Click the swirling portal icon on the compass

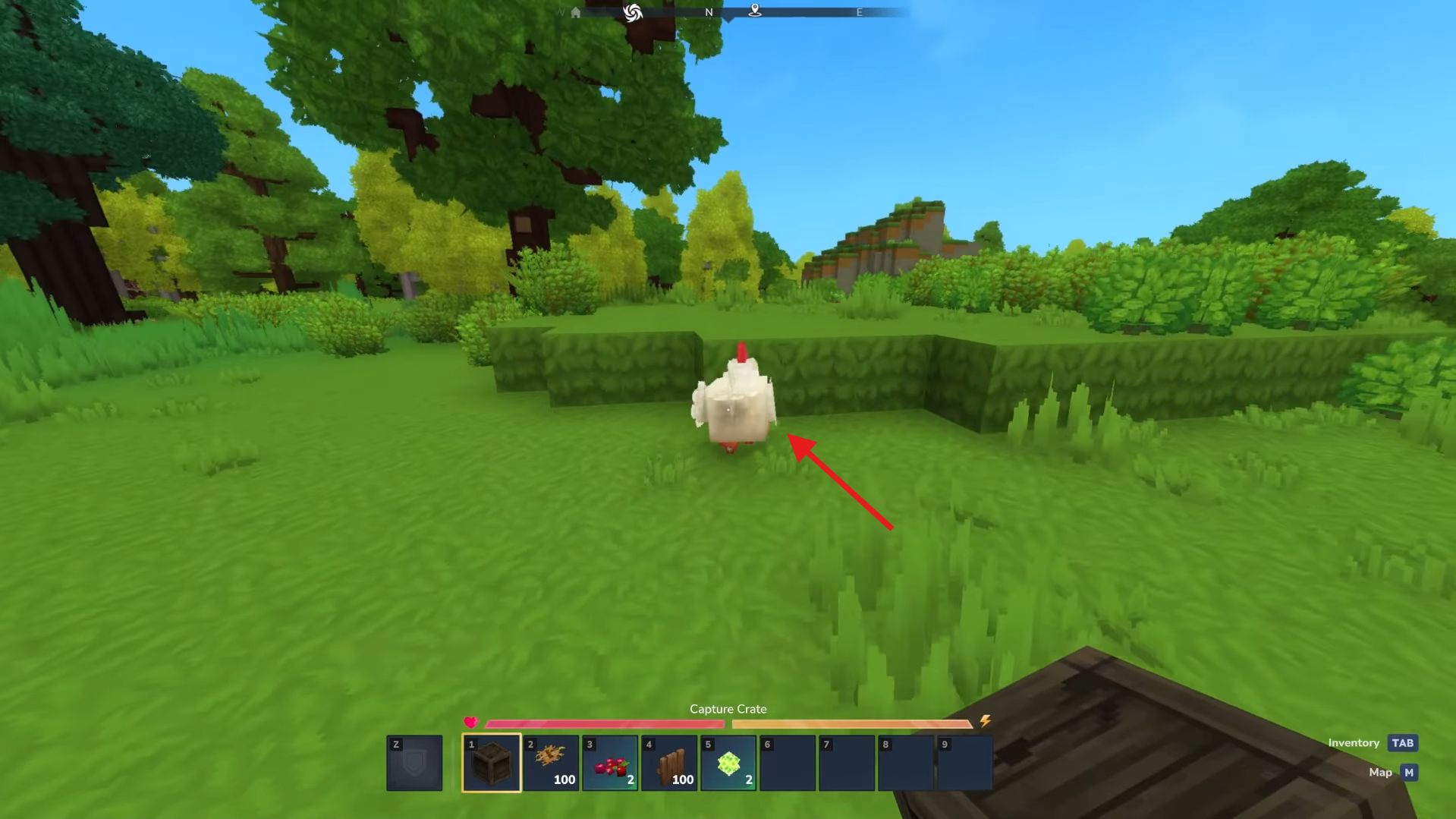pos(634,13)
